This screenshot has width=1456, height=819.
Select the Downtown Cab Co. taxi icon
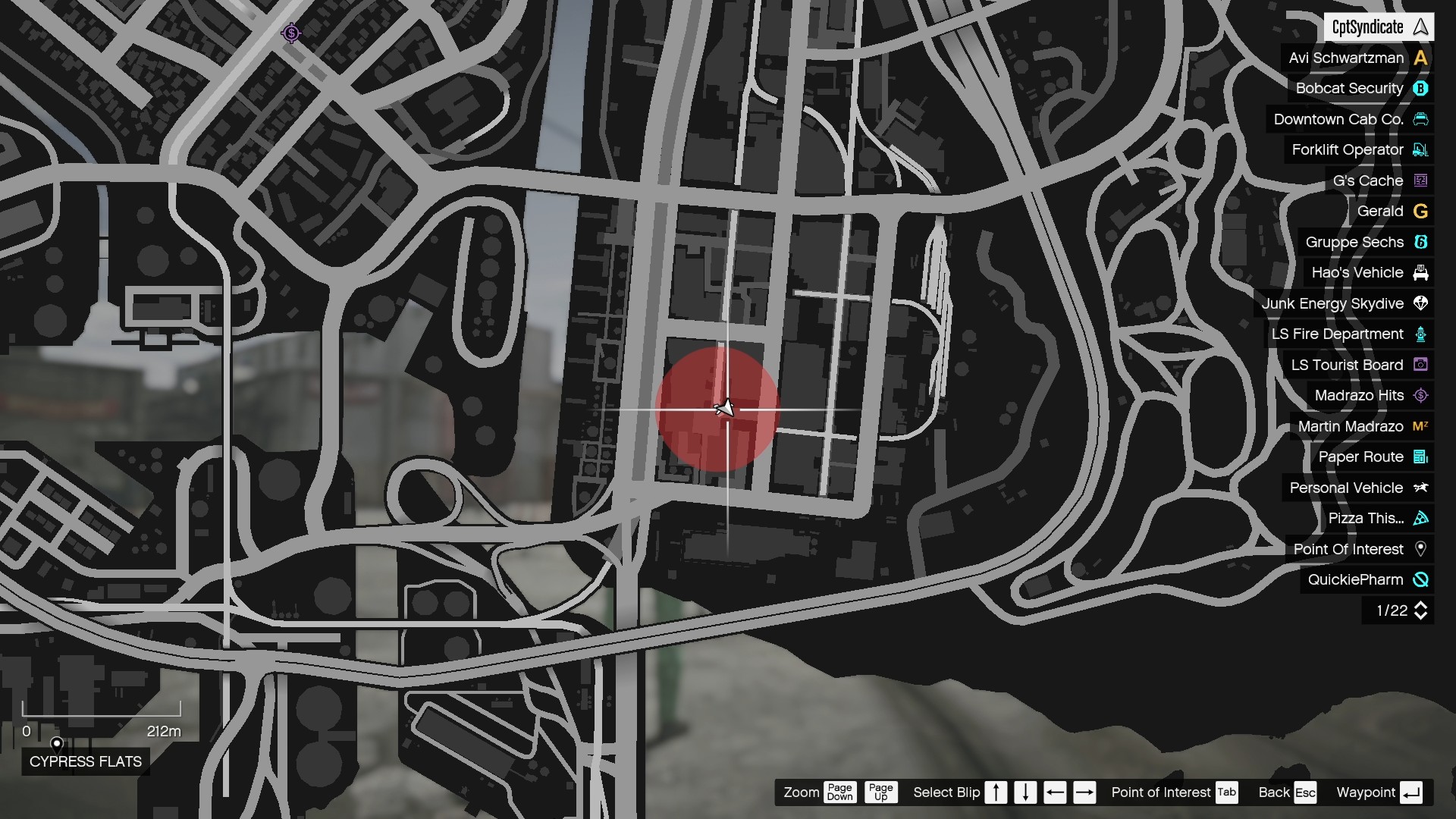tap(1421, 119)
